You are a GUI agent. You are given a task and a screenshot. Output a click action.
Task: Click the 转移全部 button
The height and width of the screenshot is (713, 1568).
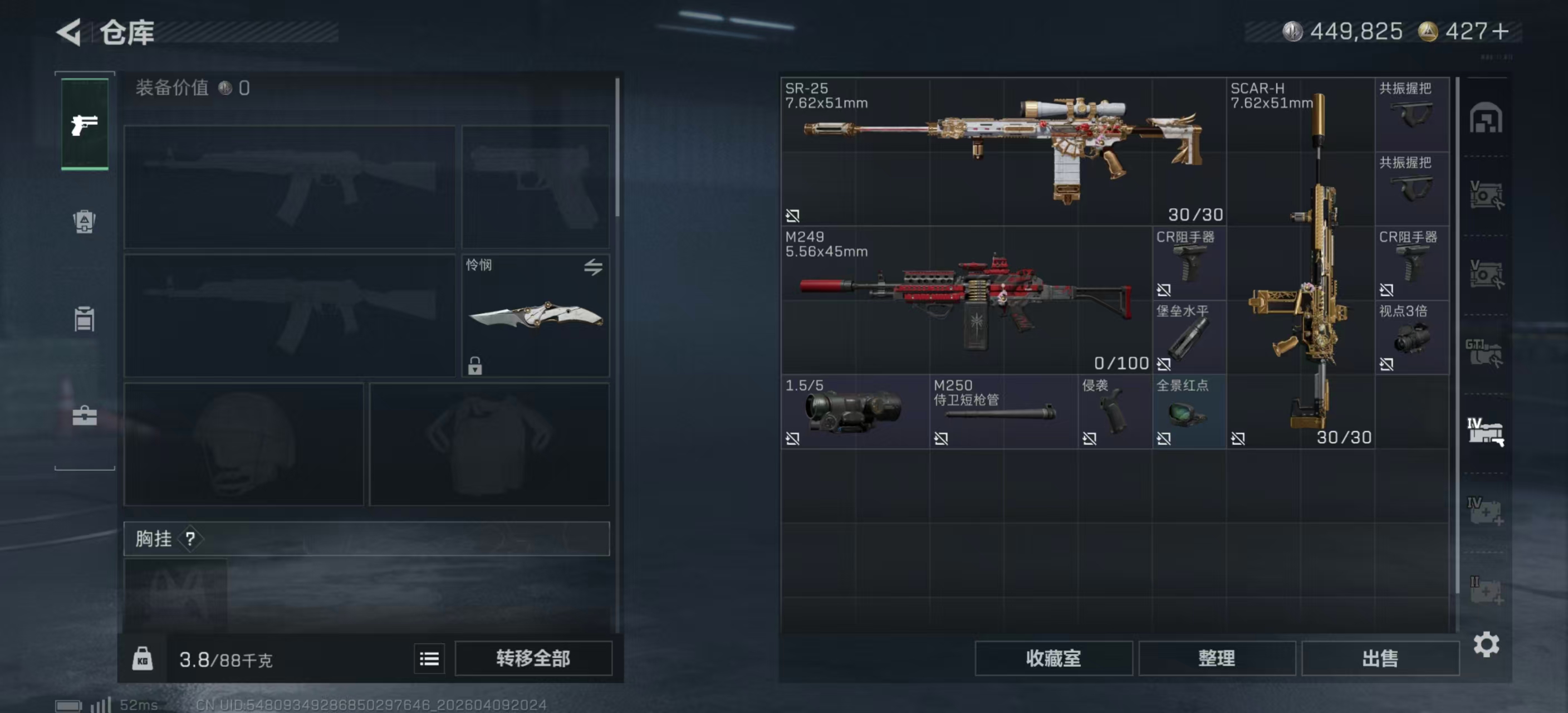(x=533, y=658)
